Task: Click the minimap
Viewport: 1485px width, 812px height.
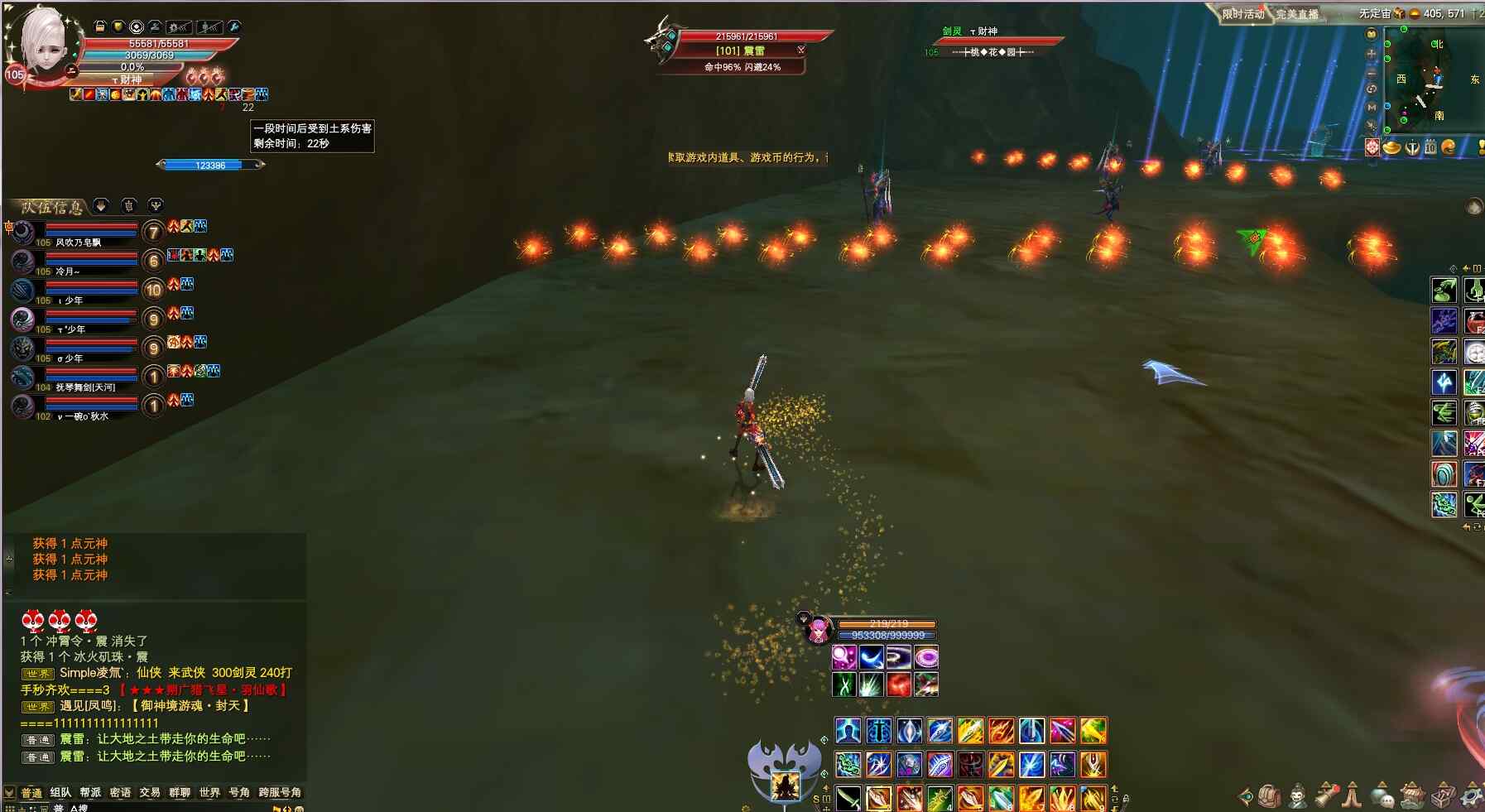Action: tap(1435, 79)
